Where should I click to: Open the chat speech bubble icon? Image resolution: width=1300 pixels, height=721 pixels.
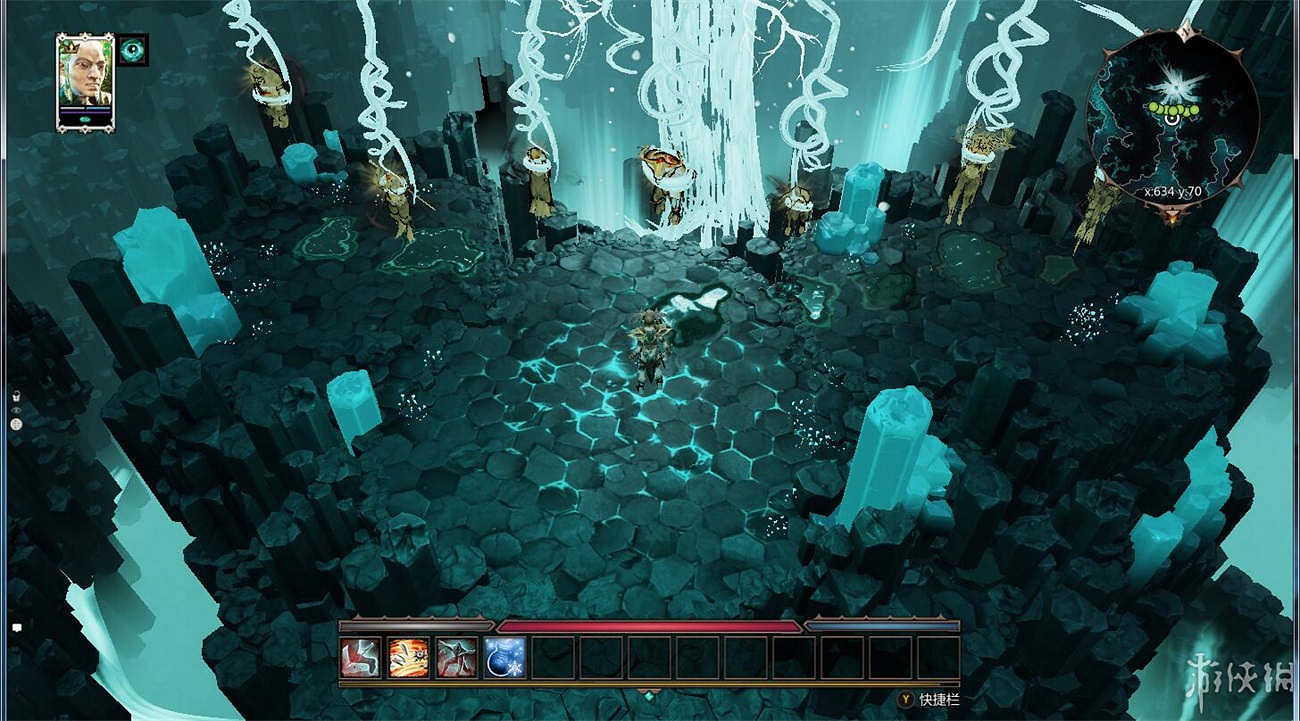coord(17,627)
